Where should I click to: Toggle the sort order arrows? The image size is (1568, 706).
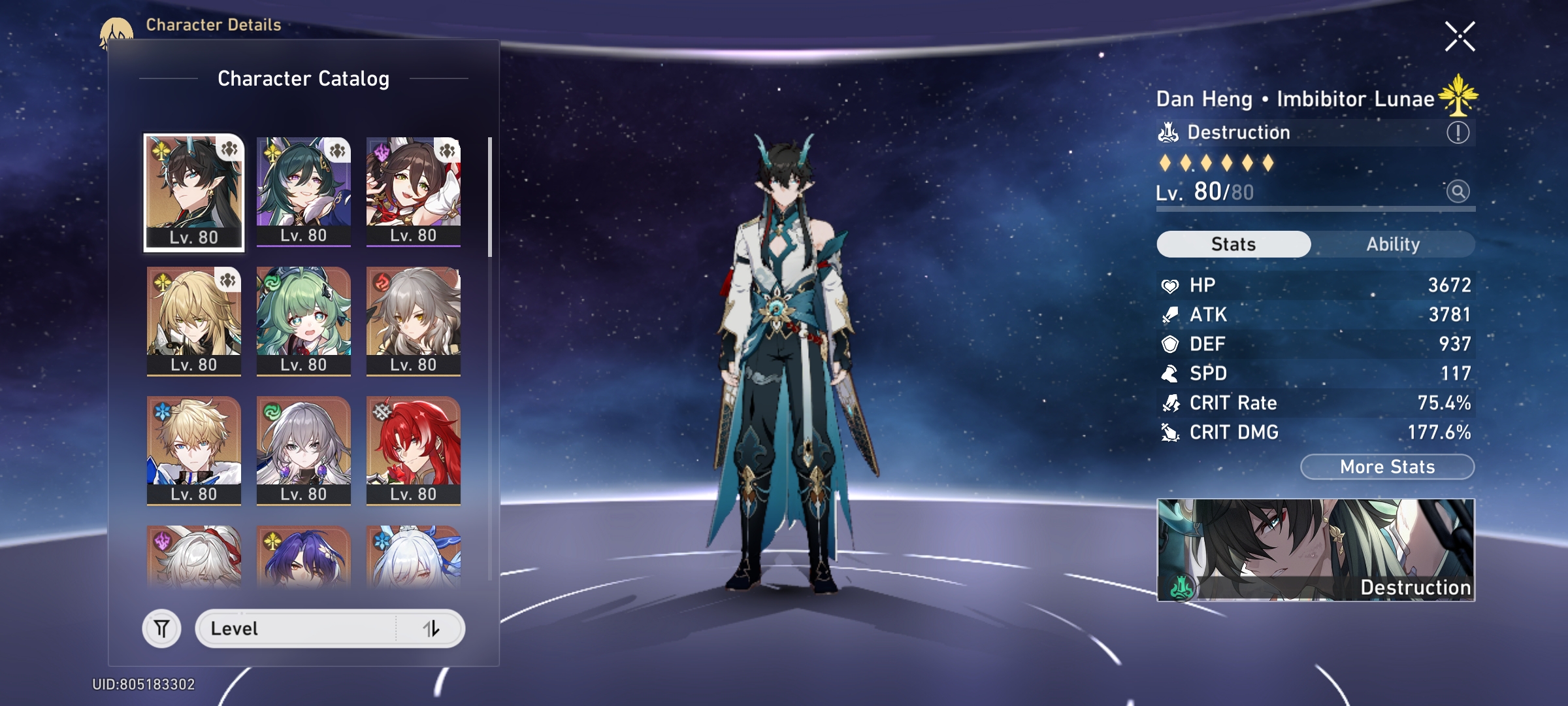coord(431,629)
